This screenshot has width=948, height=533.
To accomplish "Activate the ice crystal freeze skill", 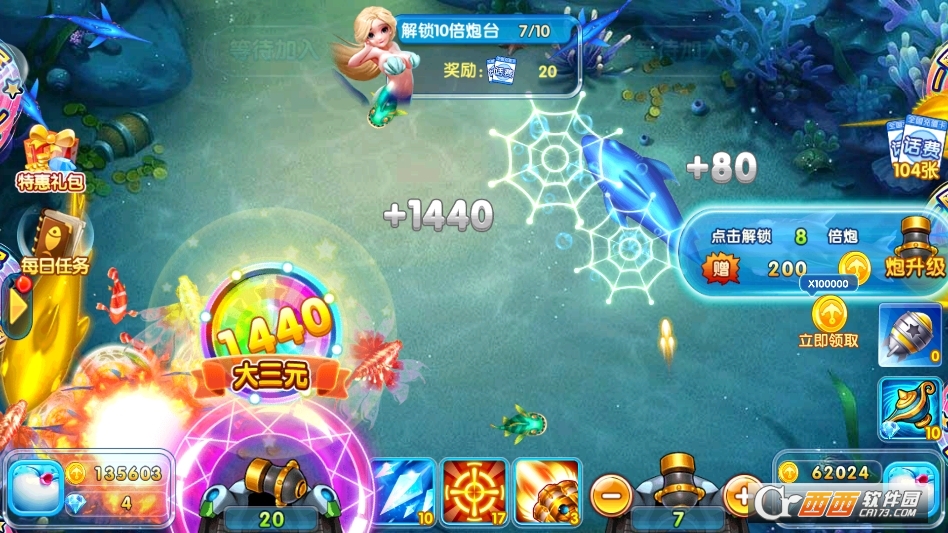I will click(x=404, y=492).
